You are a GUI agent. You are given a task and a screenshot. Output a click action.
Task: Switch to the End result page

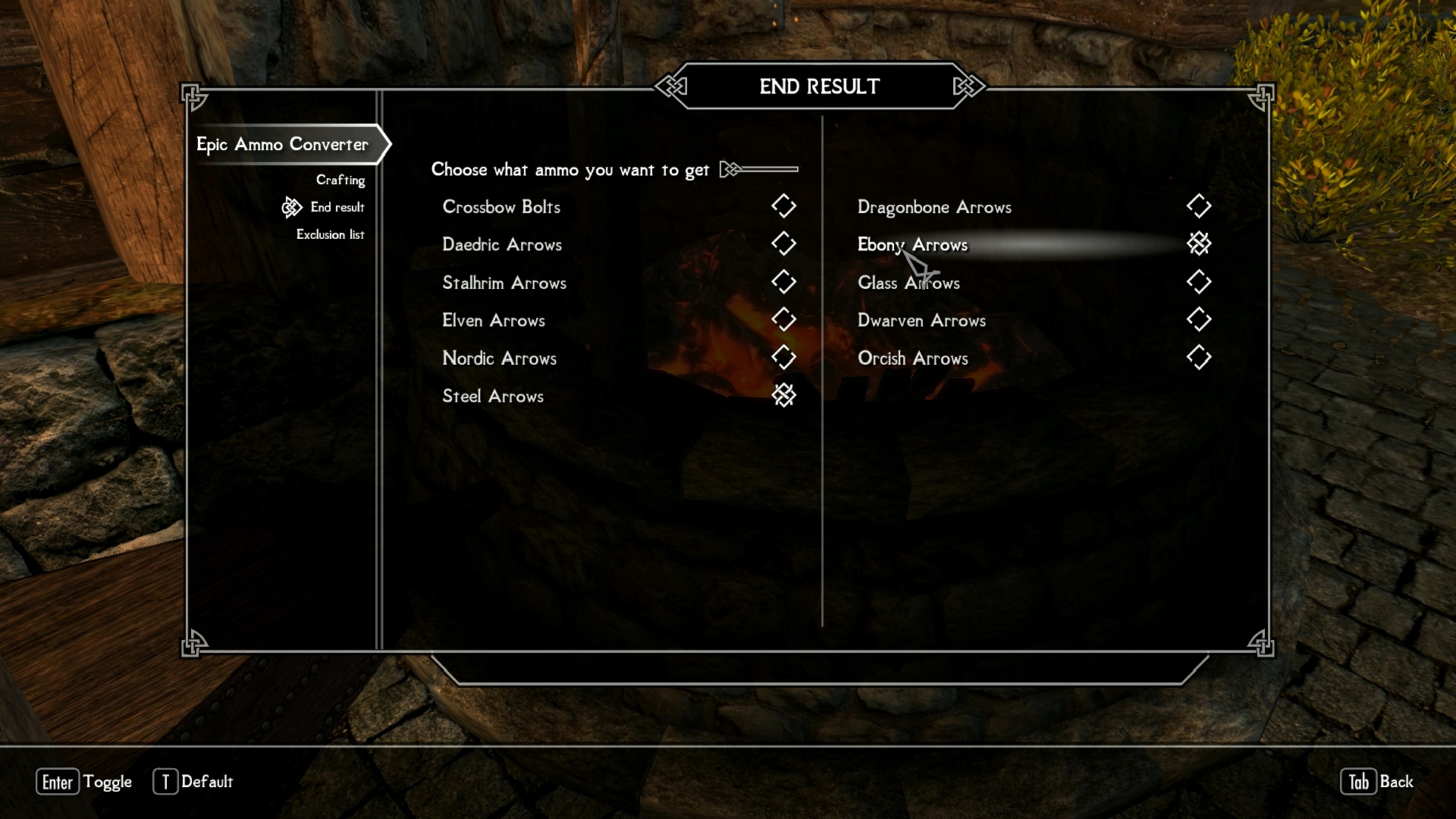coord(337,207)
